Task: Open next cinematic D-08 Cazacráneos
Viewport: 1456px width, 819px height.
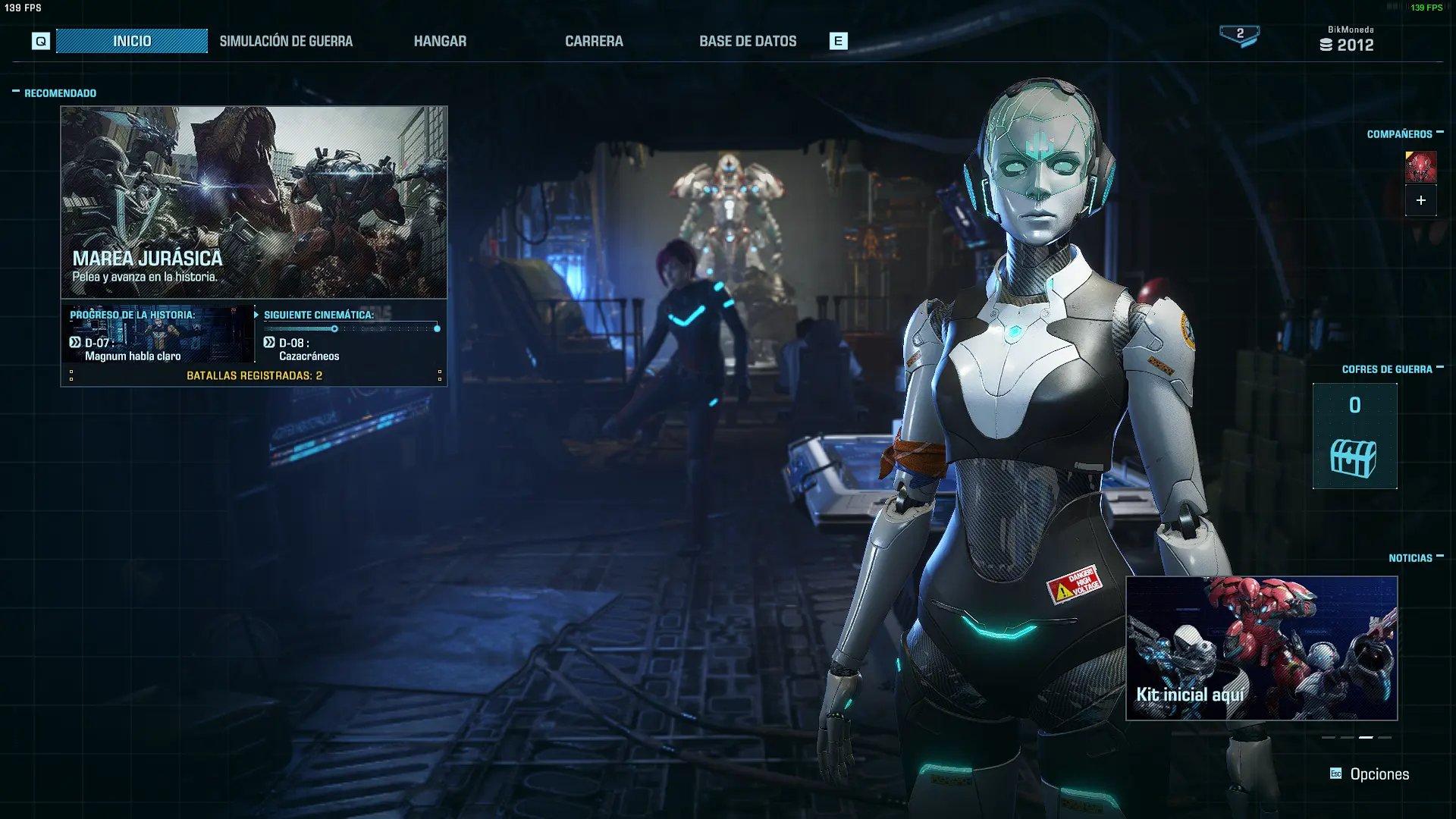Action: 350,334
